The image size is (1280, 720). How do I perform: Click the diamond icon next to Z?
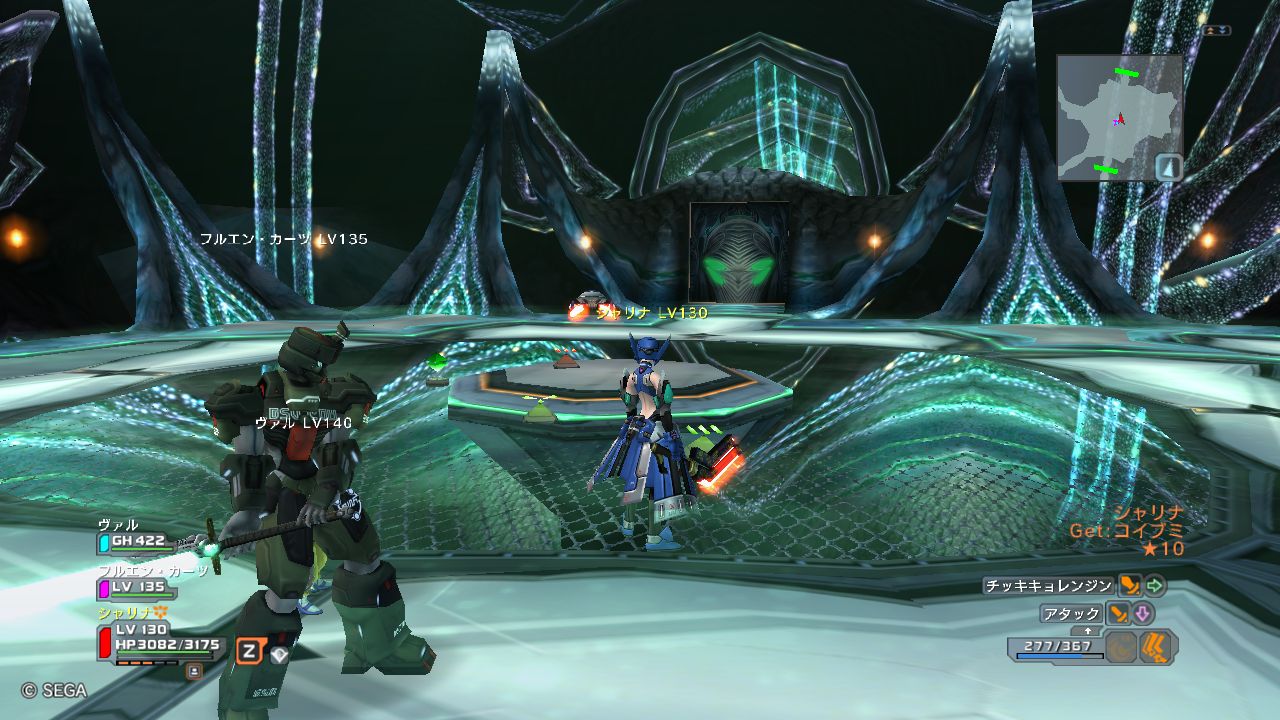280,655
